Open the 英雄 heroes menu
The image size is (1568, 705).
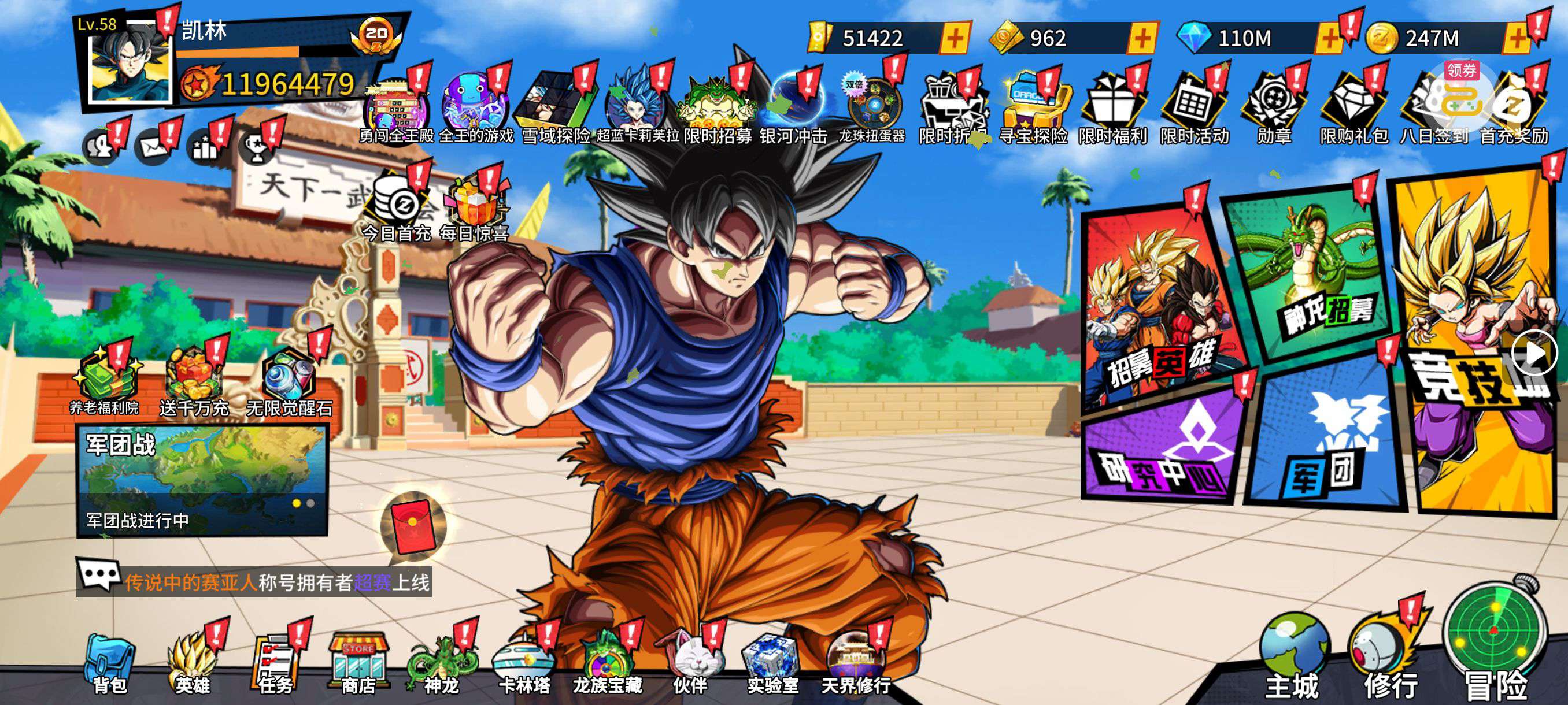coord(193,663)
